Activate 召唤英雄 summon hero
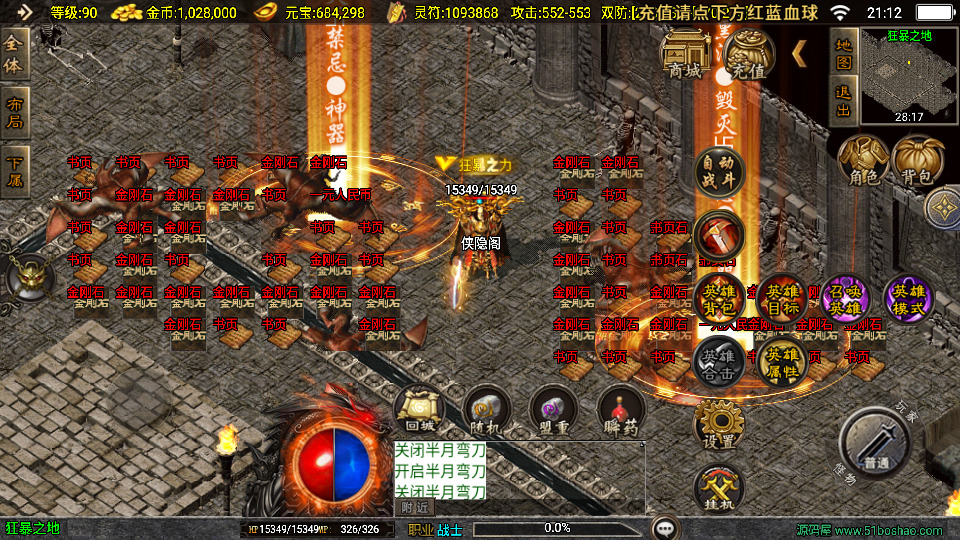The image size is (960, 540). point(845,298)
